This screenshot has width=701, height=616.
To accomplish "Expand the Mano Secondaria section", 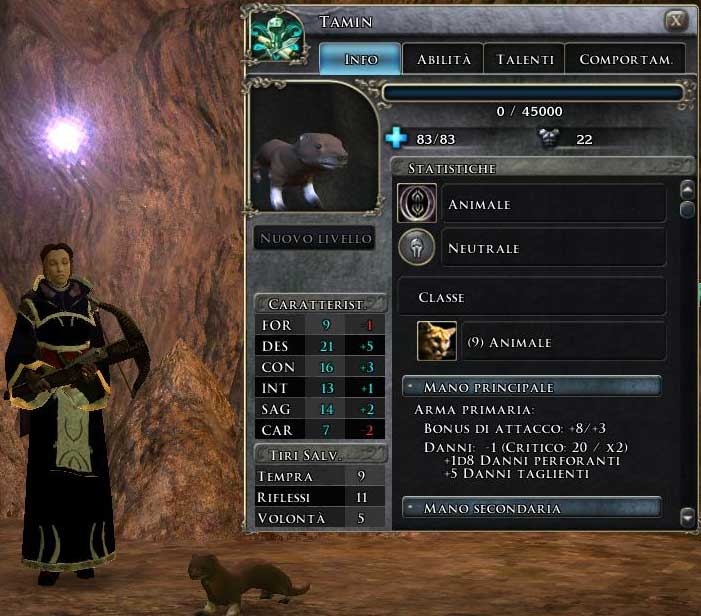I will [410, 509].
